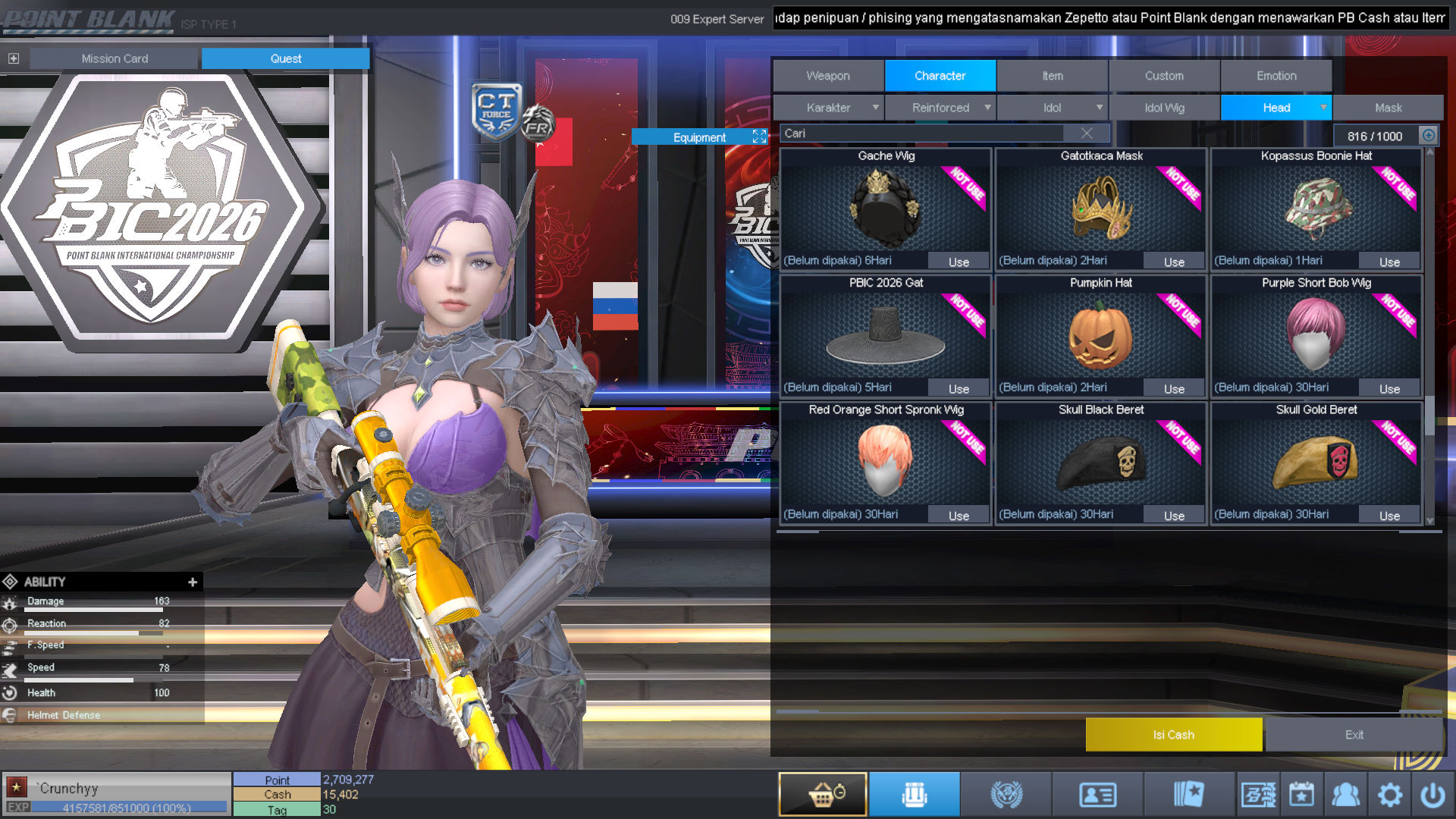Select the Idol Wig subcategory

1164,108
